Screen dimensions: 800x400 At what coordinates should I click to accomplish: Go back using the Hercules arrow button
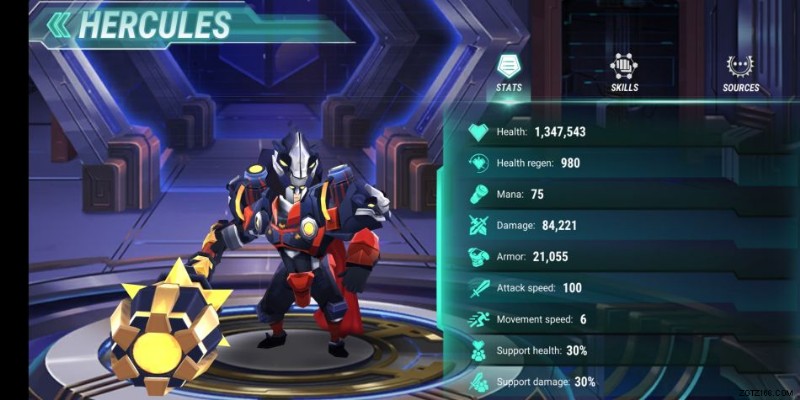pyautogui.click(x=59, y=24)
